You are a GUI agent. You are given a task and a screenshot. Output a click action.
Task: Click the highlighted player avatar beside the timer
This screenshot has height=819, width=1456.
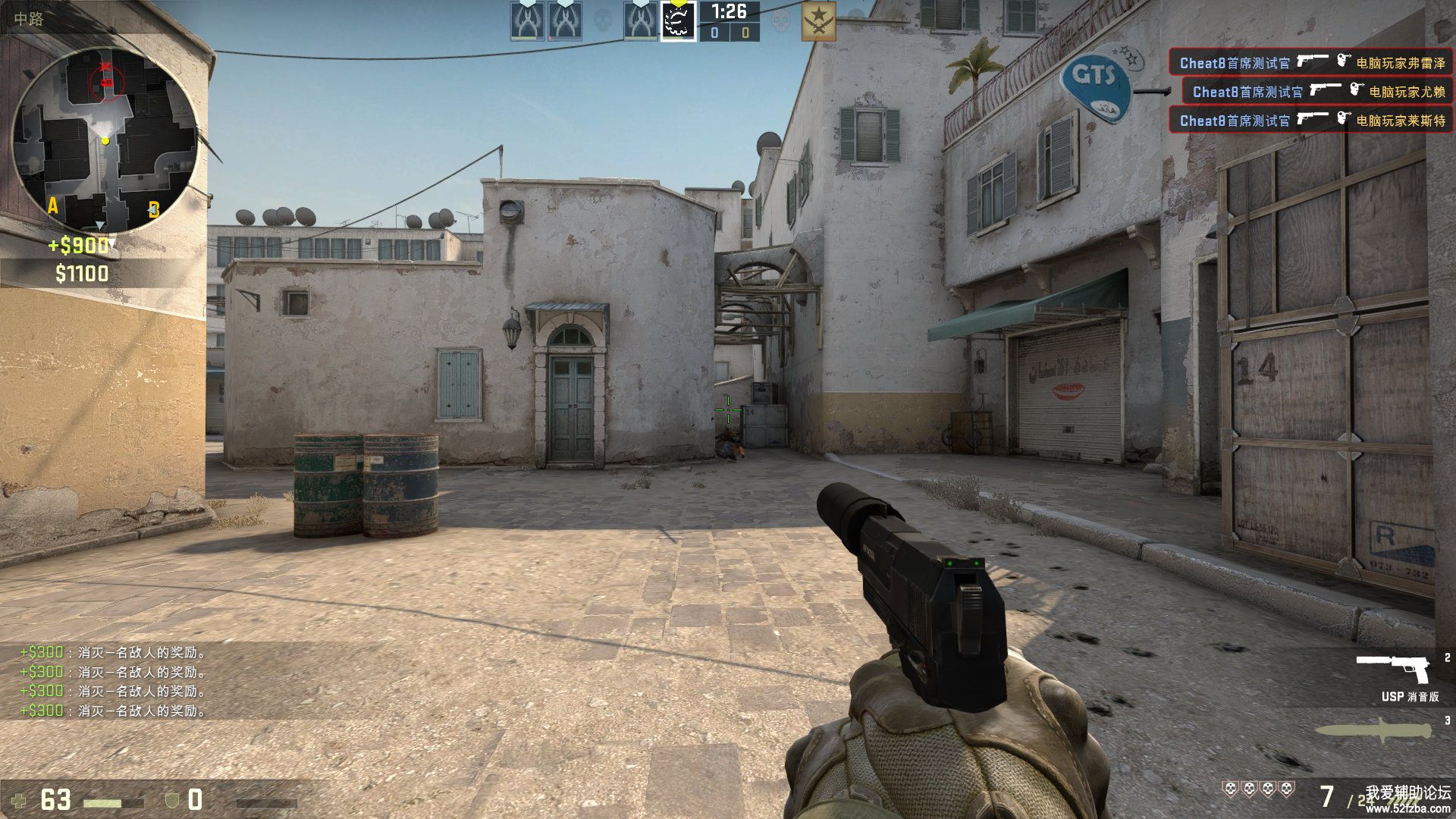click(678, 20)
